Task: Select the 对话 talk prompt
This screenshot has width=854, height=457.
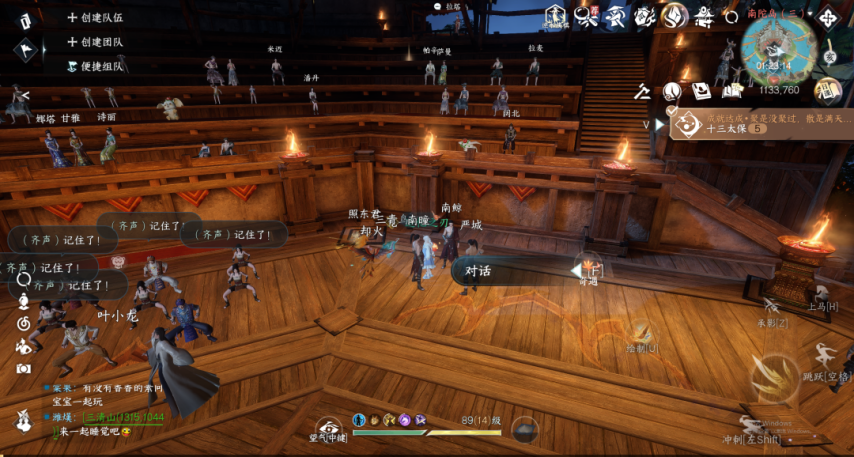Action: 478,271
